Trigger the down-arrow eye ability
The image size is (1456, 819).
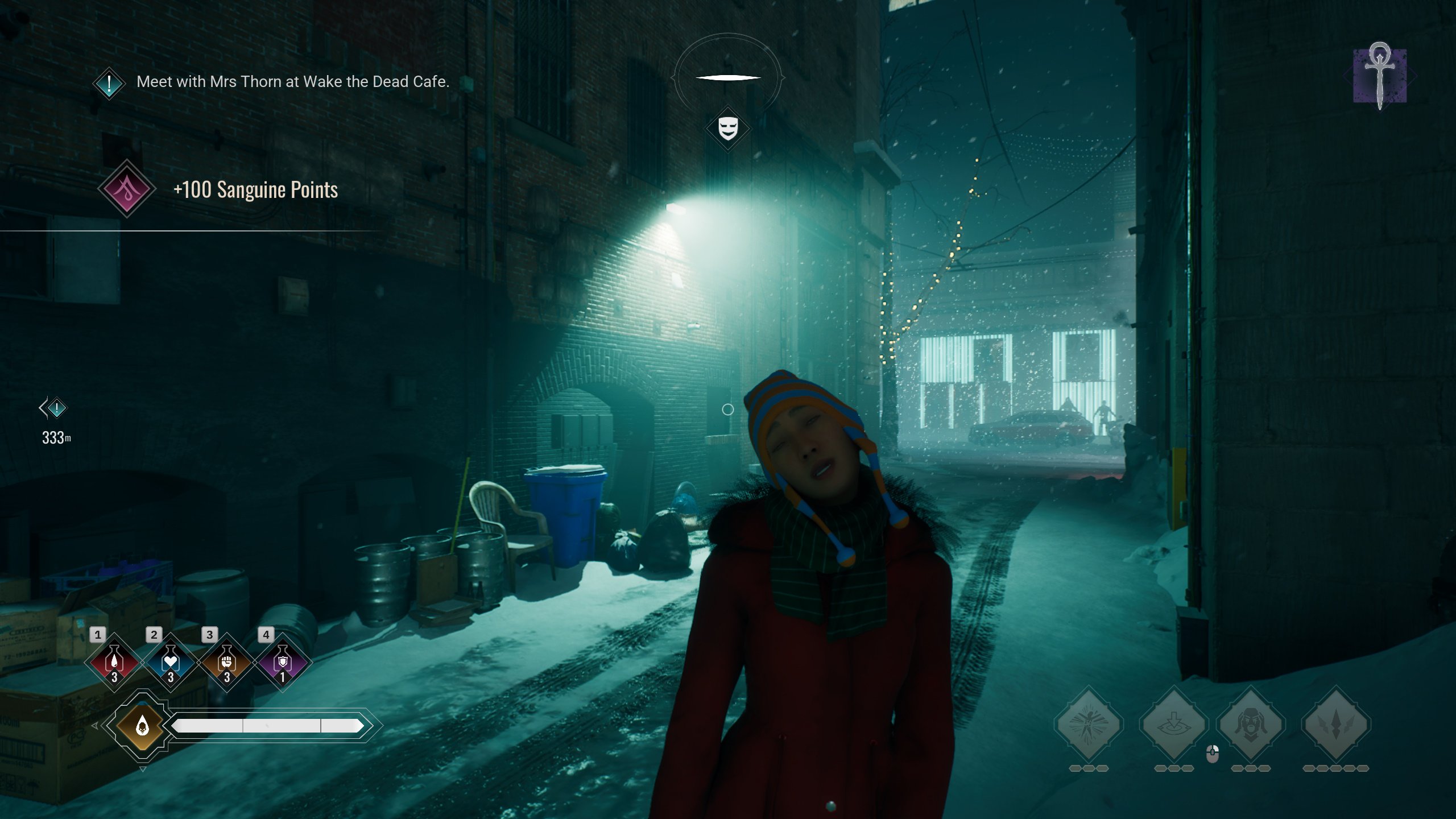click(1173, 725)
